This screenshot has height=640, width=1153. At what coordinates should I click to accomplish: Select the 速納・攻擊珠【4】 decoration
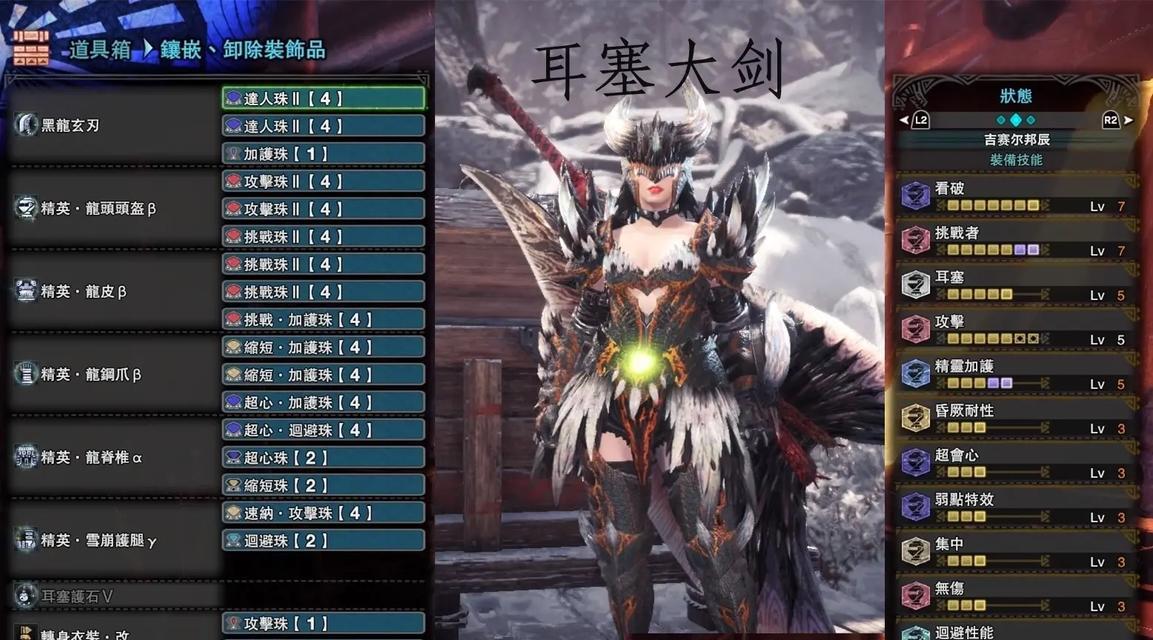click(323, 513)
